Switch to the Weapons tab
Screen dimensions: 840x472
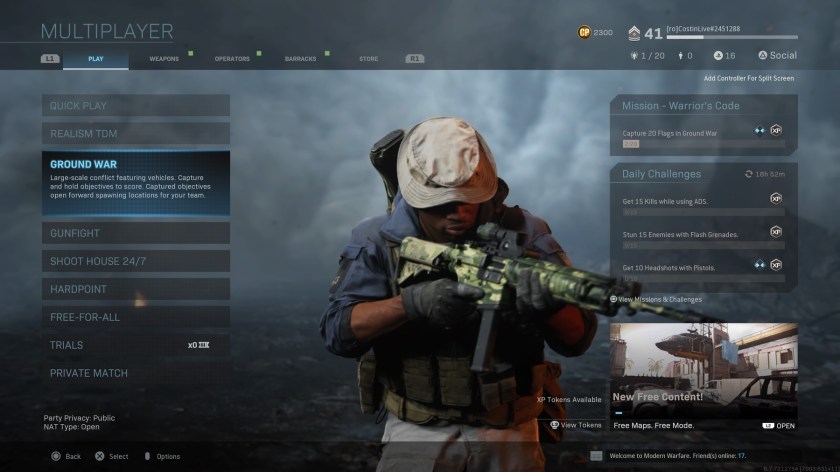tap(164, 59)
